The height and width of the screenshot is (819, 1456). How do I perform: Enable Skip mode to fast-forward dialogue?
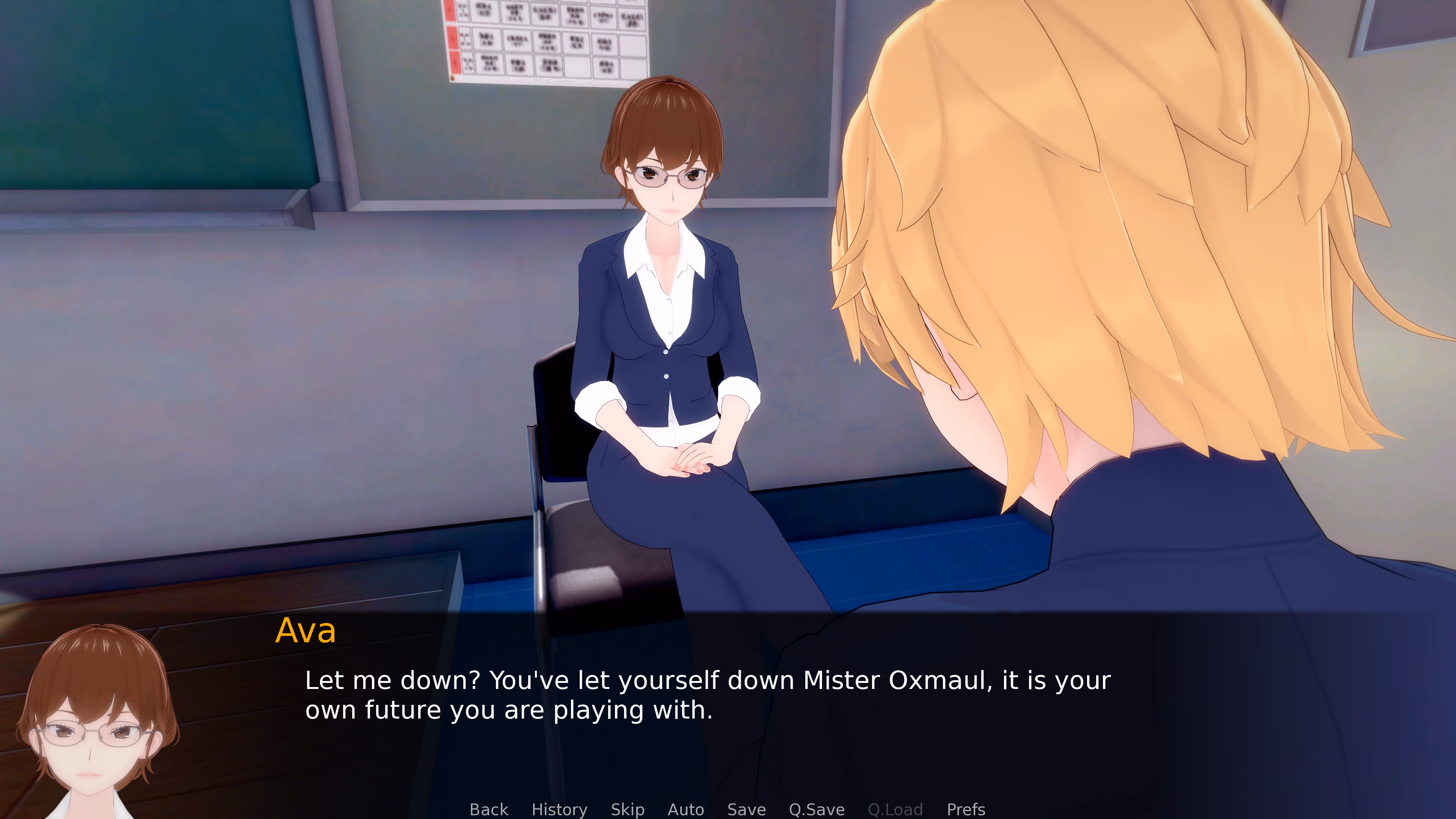628,810
